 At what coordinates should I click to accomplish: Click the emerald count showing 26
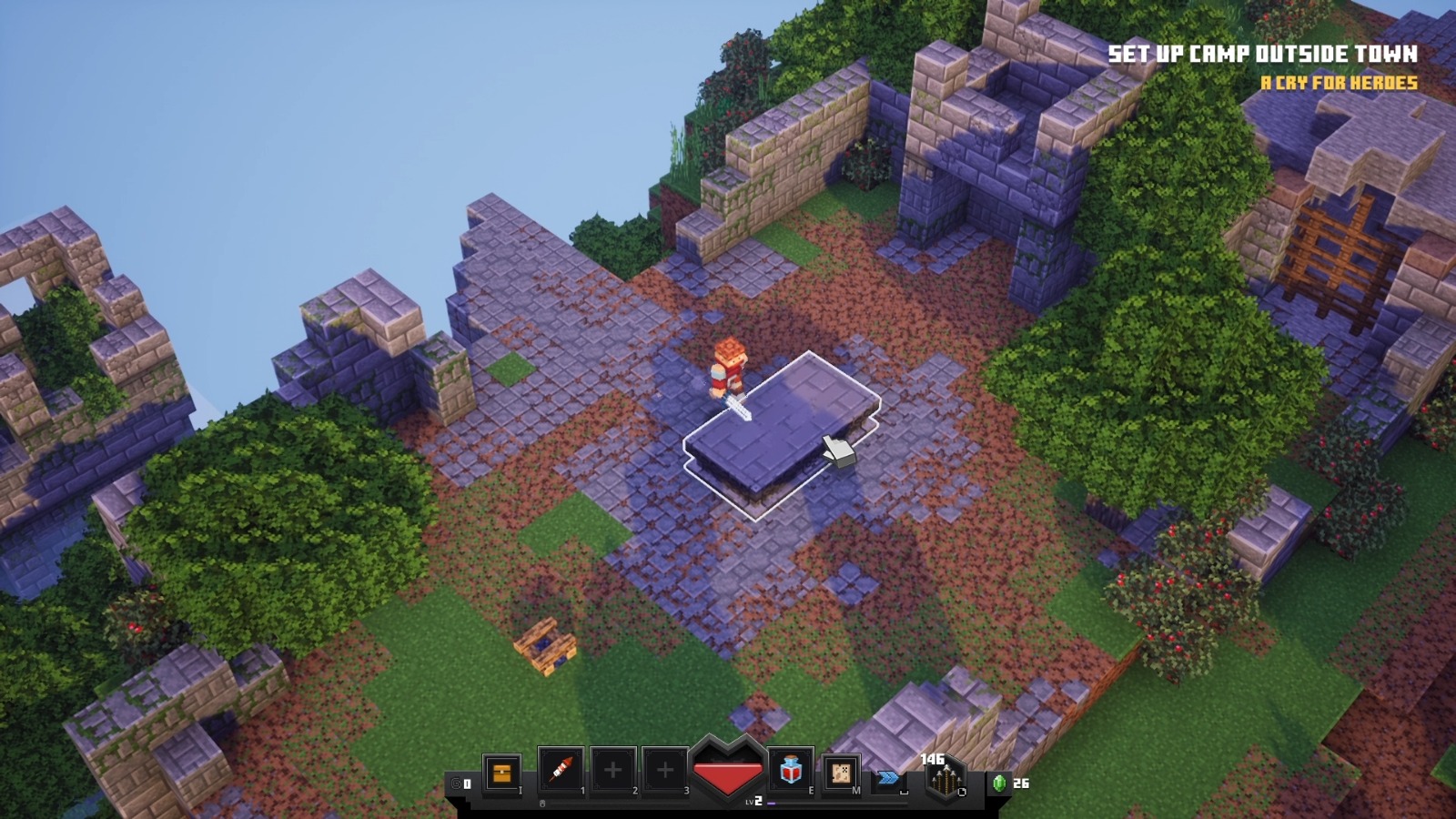click(1021, 784)
